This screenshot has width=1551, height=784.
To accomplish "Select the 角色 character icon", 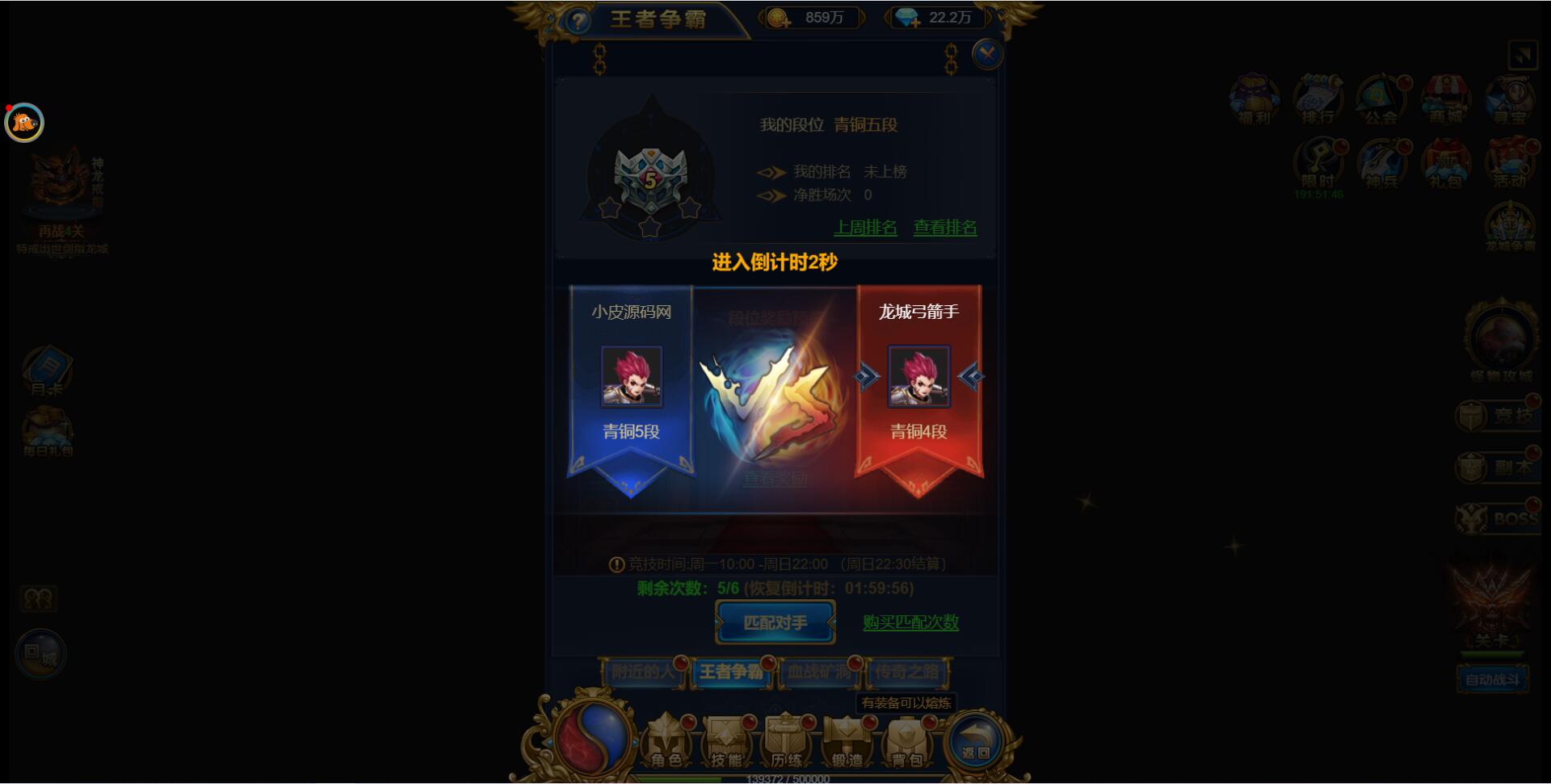I will tap(667, 740).
